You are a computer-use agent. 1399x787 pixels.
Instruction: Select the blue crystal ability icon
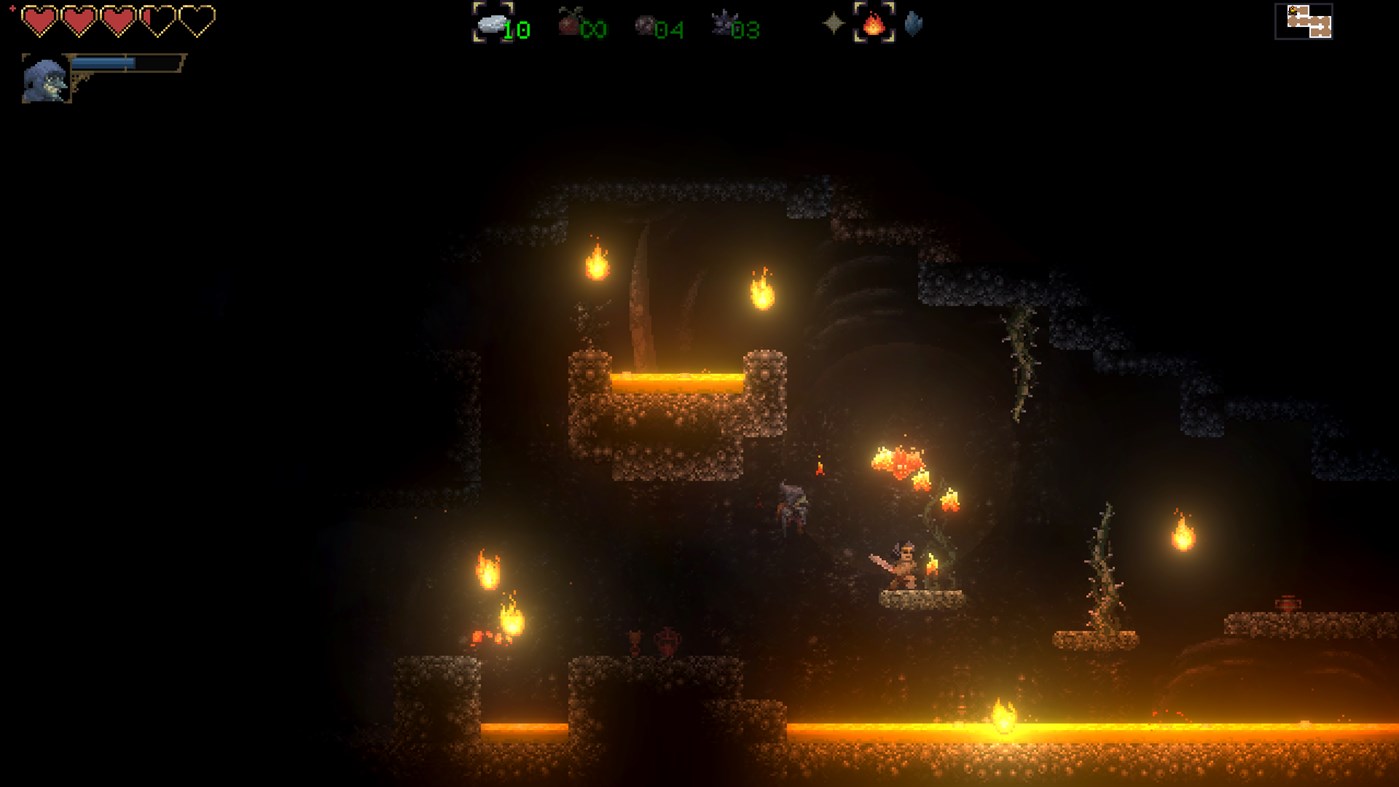tap(914, 22)
